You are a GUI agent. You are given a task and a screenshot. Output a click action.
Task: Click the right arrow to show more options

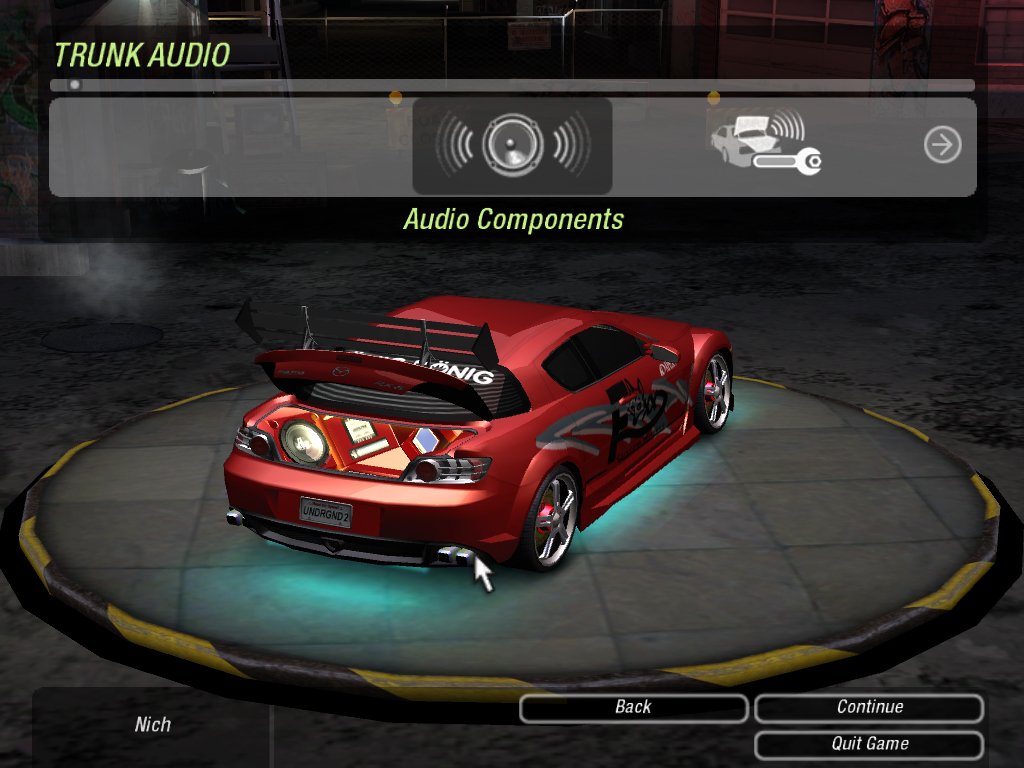(942, 146)
